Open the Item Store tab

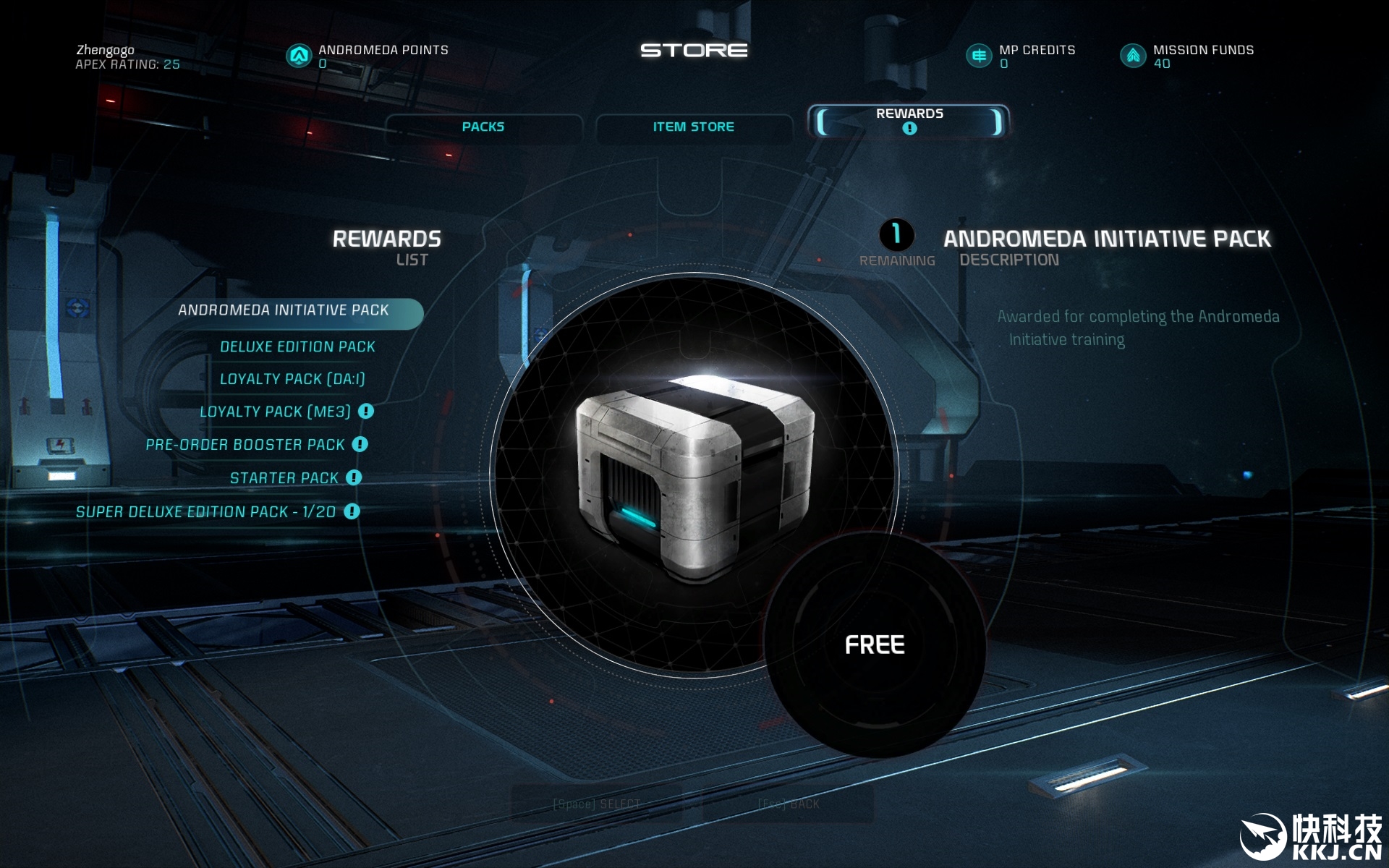pos(693,127)
